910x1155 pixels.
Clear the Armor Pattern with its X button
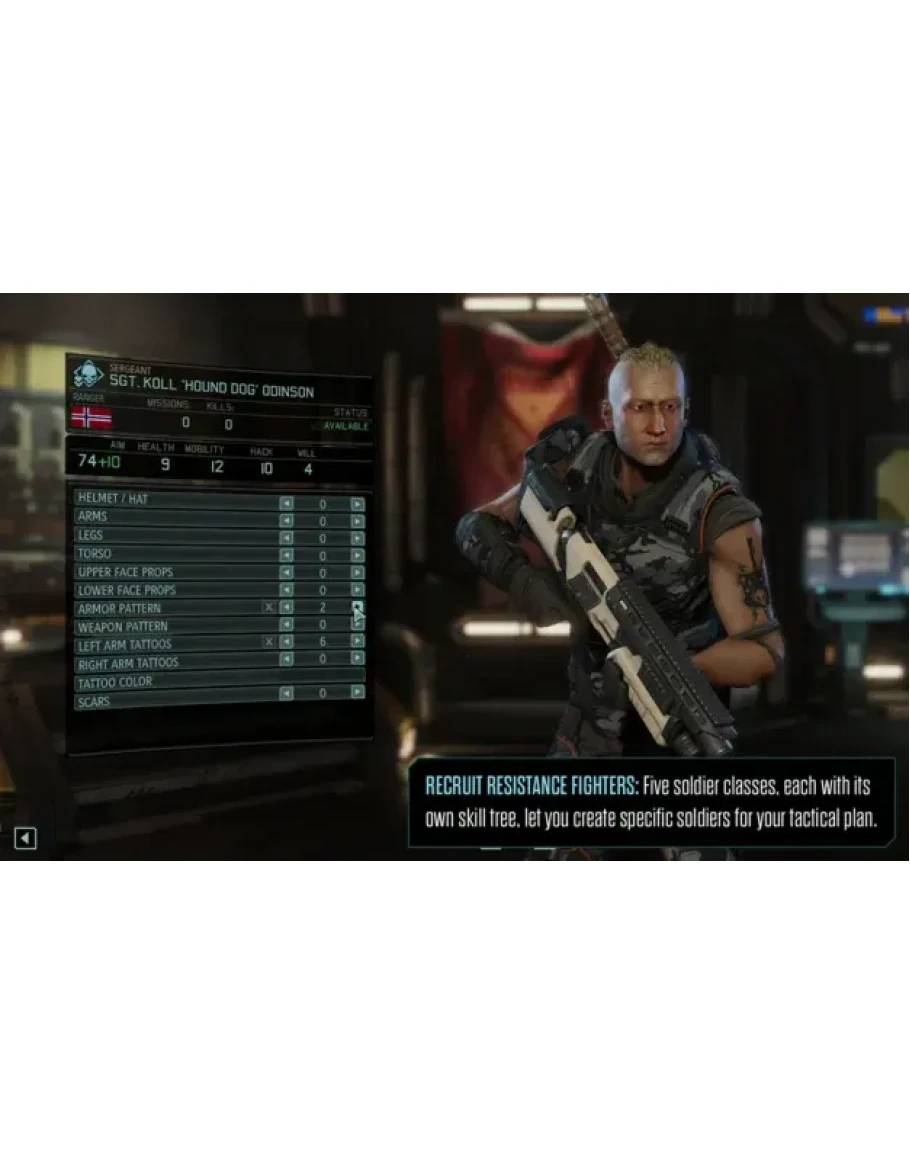(268, 607)
